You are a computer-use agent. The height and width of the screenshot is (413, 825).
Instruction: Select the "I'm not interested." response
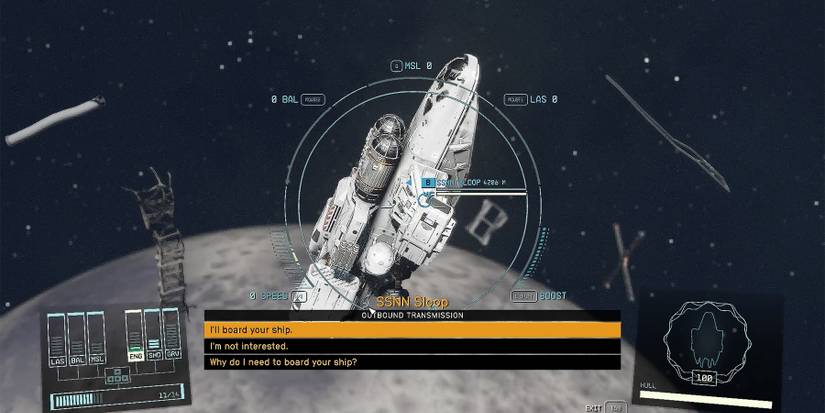tap(412, 346)
